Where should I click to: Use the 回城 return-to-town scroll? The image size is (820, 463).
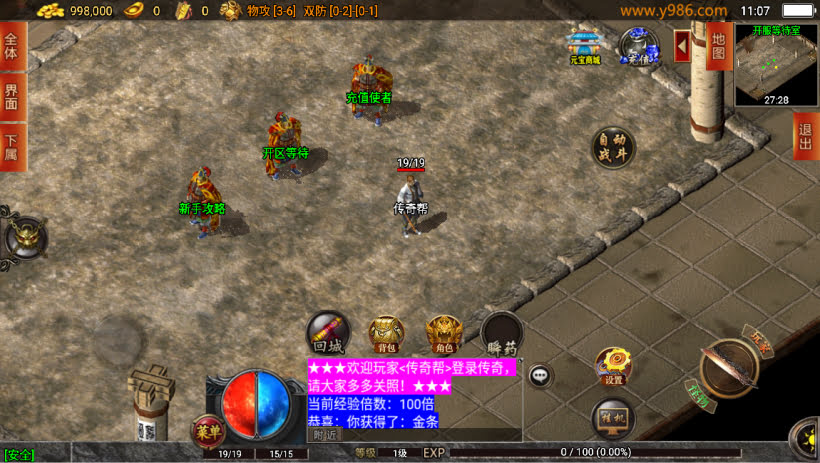coord(327,334)
